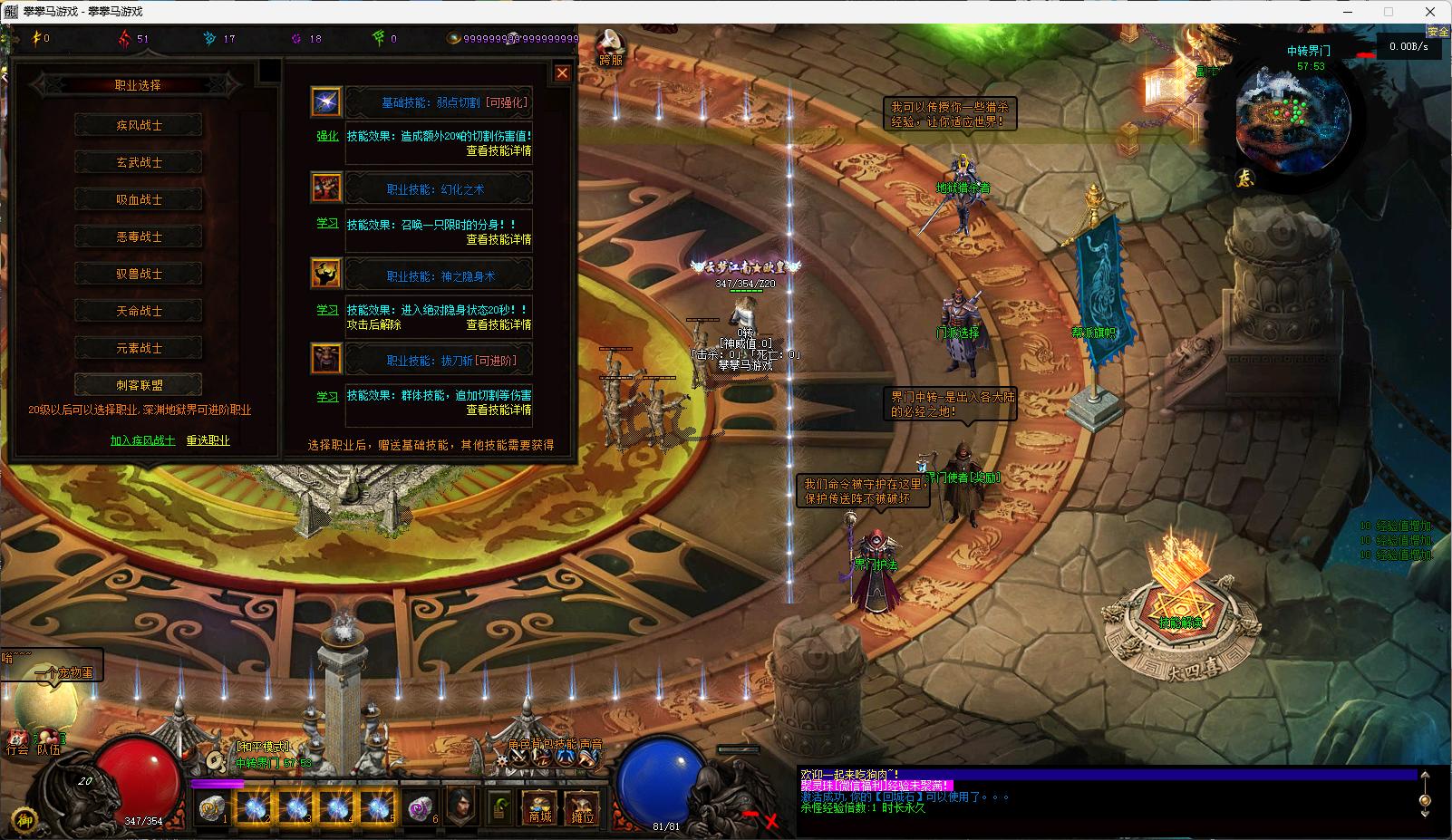View skill details for 神之隐身术
The width and height of the screenshot is (1452, 840).
499,324
